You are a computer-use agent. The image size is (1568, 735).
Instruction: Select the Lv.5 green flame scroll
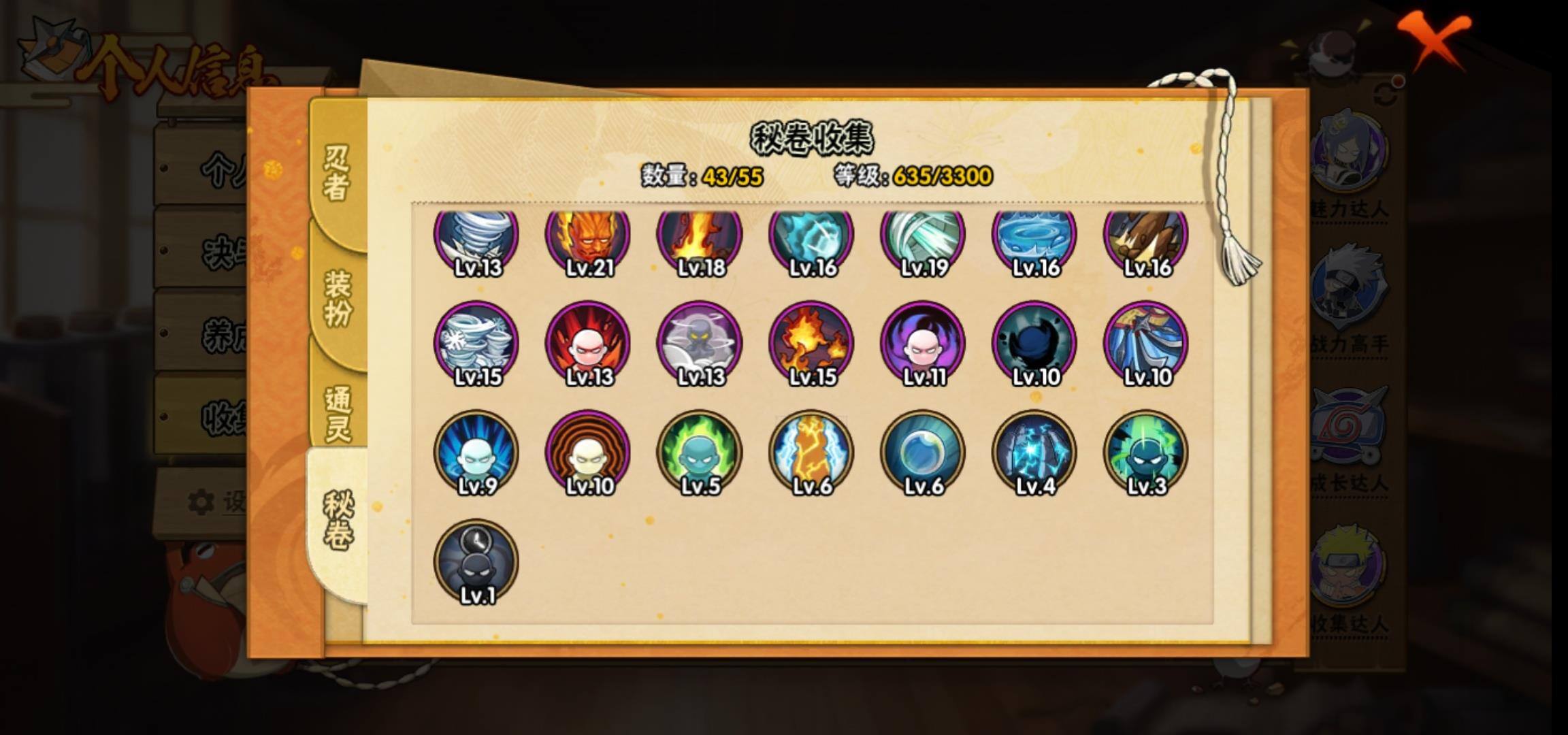click(x=700, y=453)
